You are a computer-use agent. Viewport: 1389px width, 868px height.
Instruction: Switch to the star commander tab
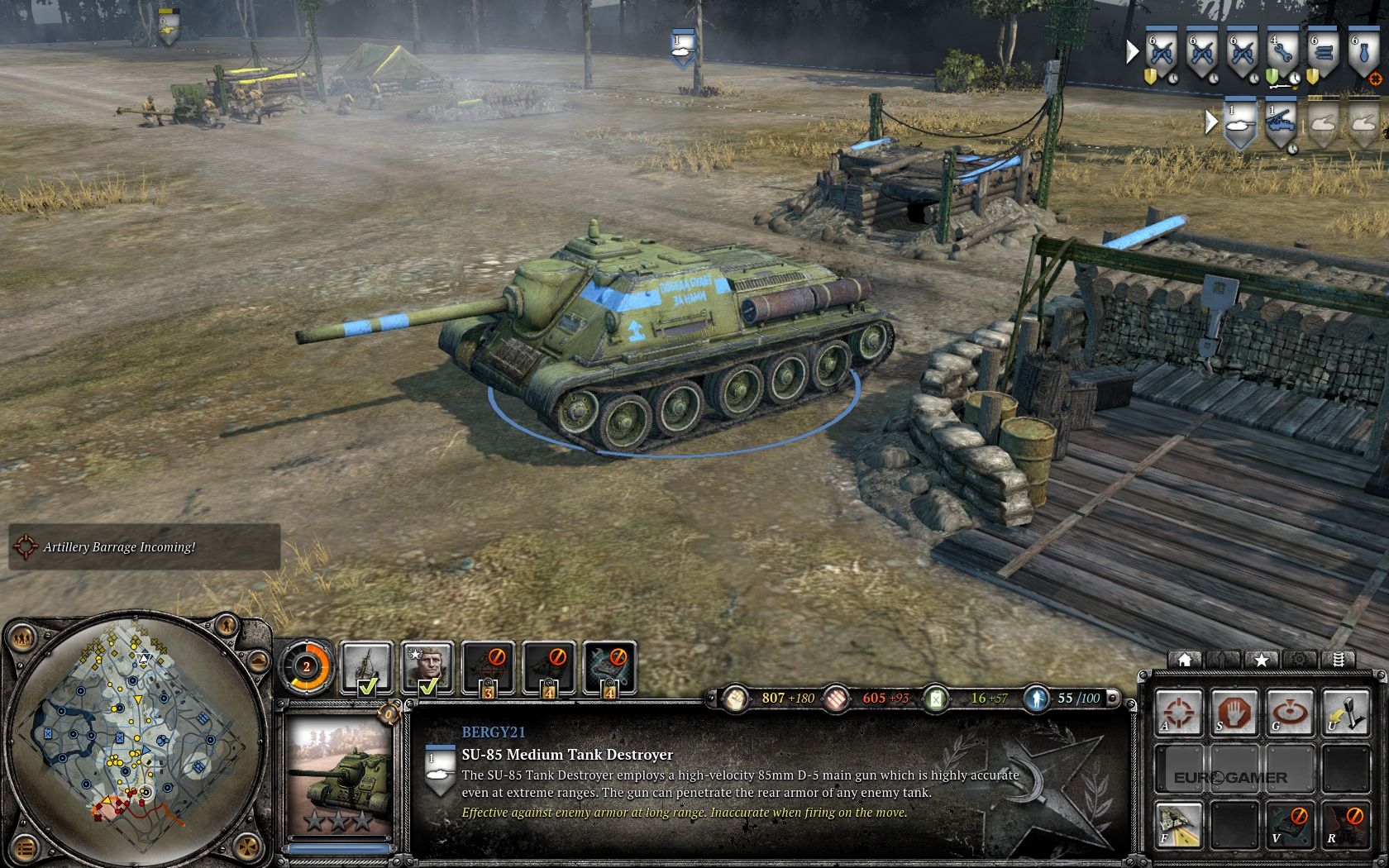coord(1261,660)
